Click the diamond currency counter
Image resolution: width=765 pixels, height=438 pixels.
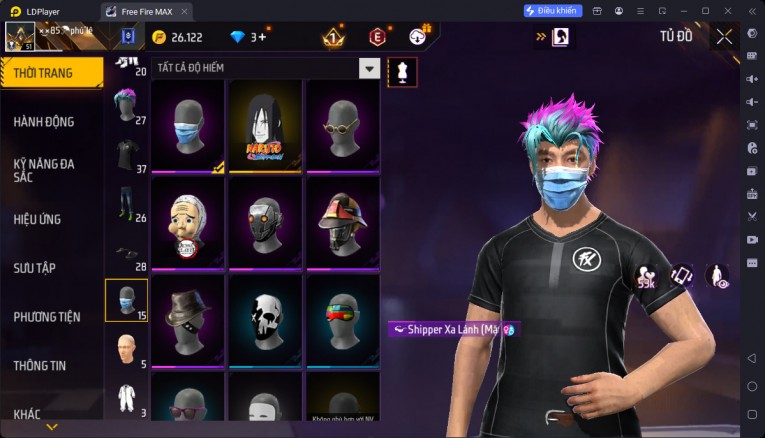point(247,37)
